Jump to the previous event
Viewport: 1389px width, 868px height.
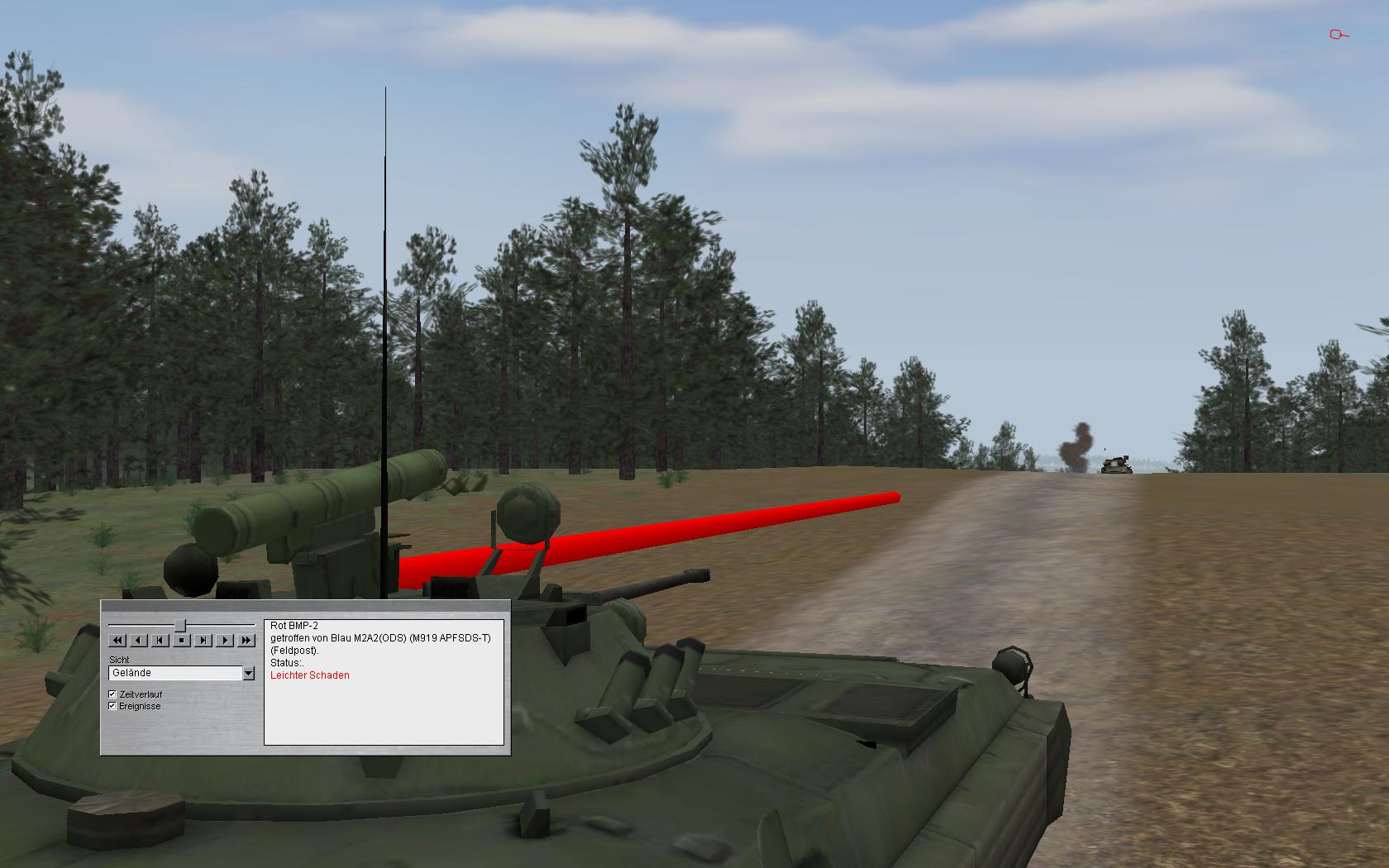click(x=160, y=640)
